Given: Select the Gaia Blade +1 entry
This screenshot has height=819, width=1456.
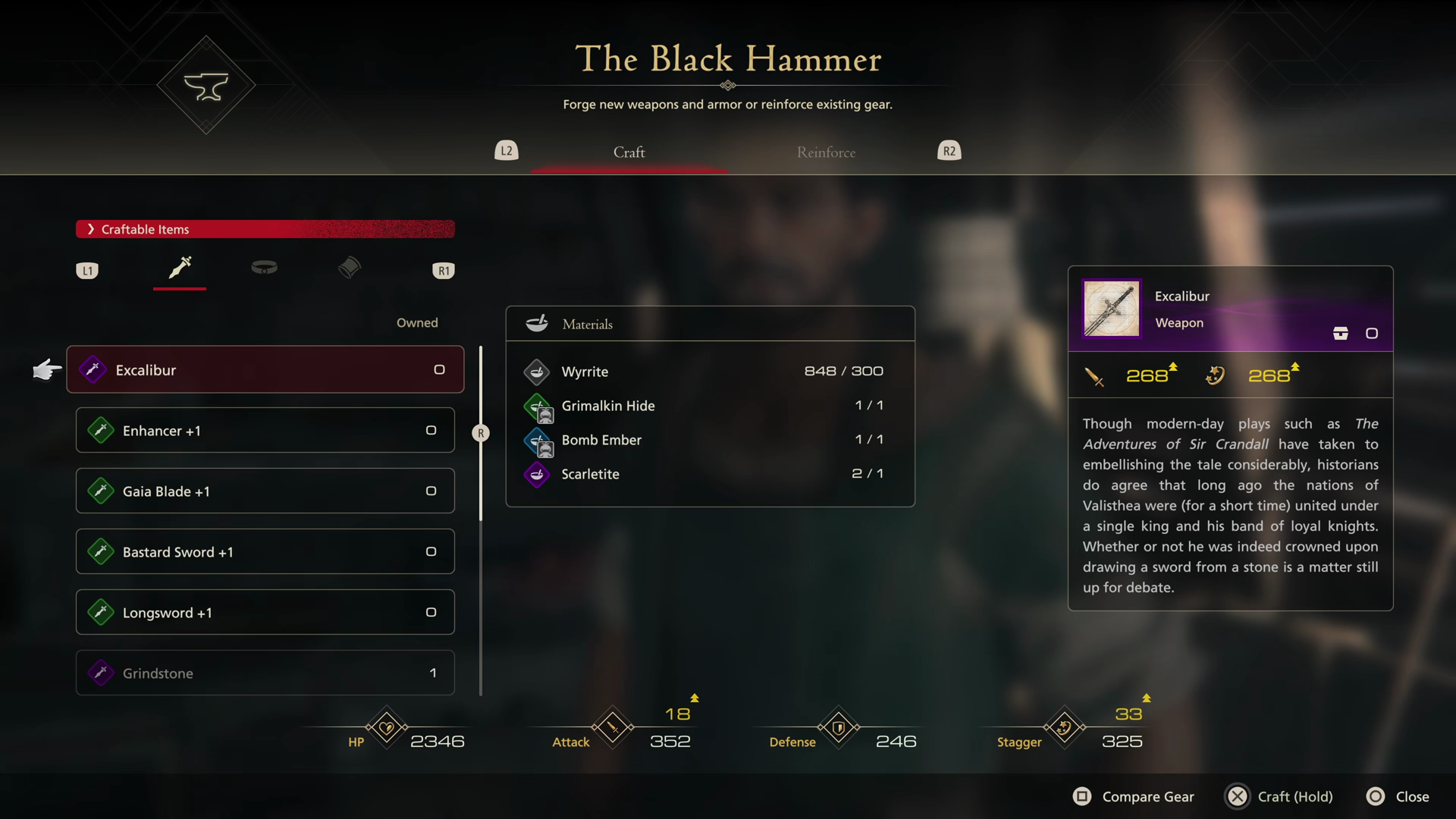Looking at the screenshot, I should [265, 491].
